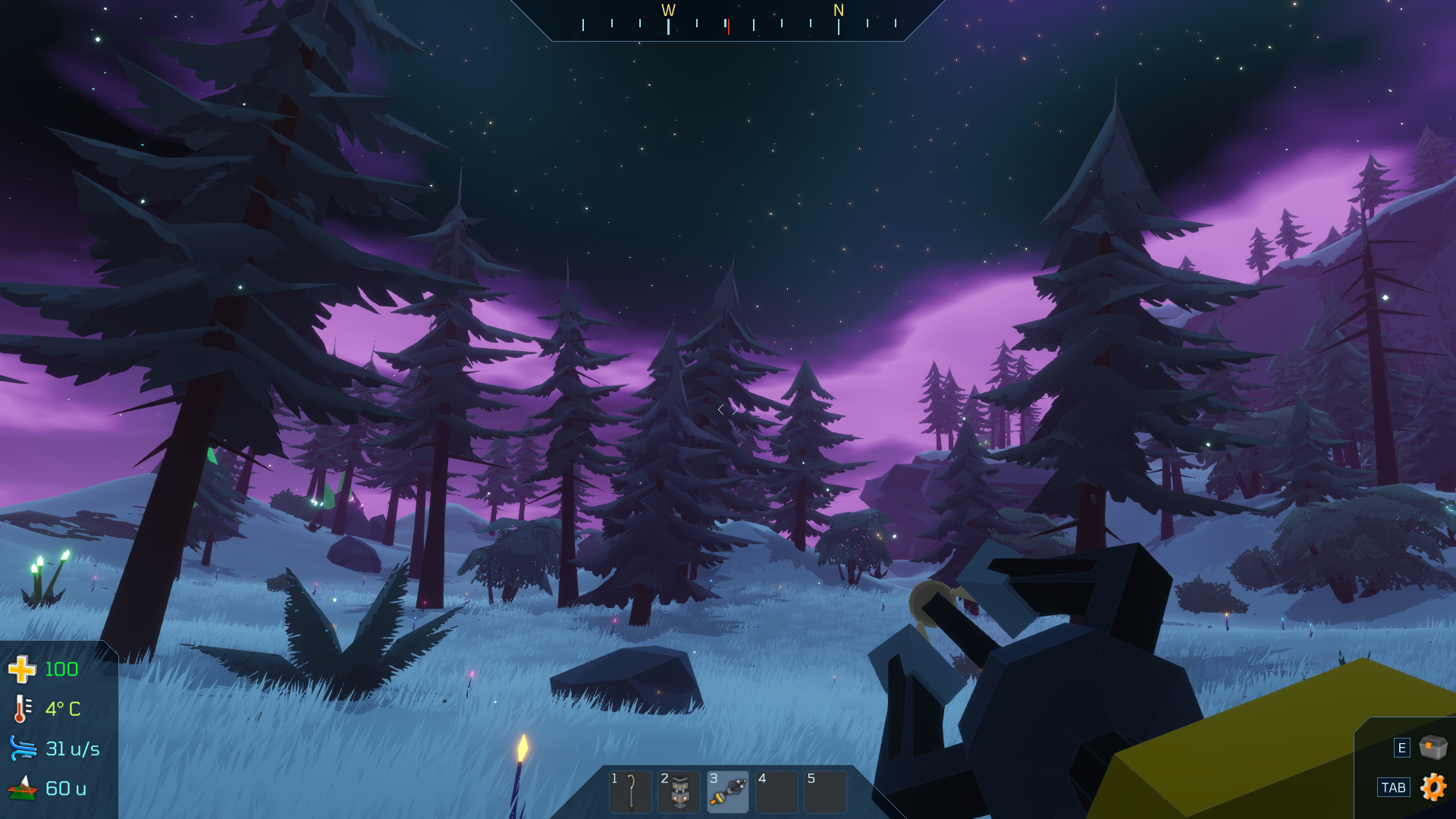
Task: Click the mountain altitude icon
Action: (22, 789)
